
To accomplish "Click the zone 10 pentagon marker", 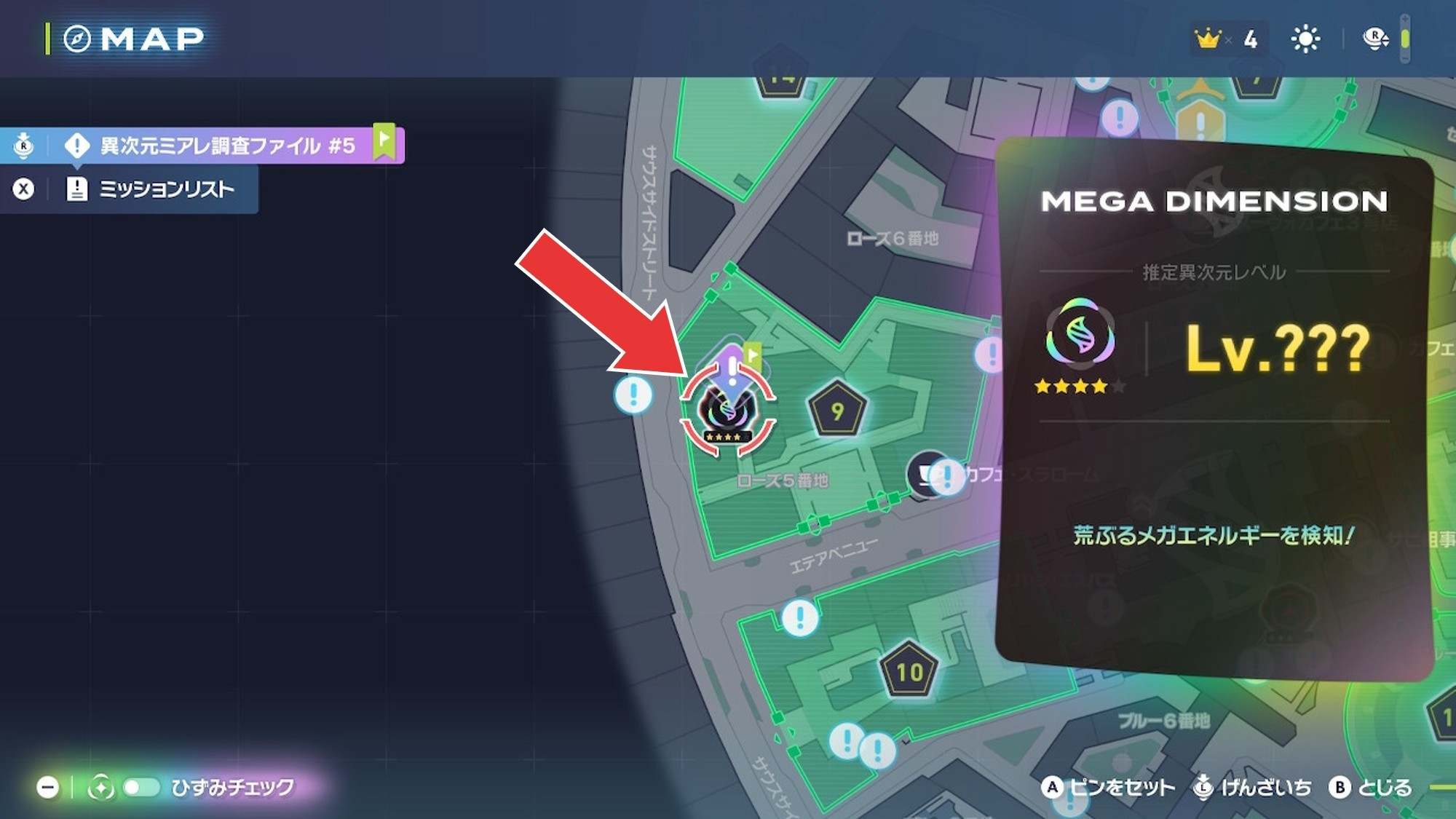I will pos(909,671).
